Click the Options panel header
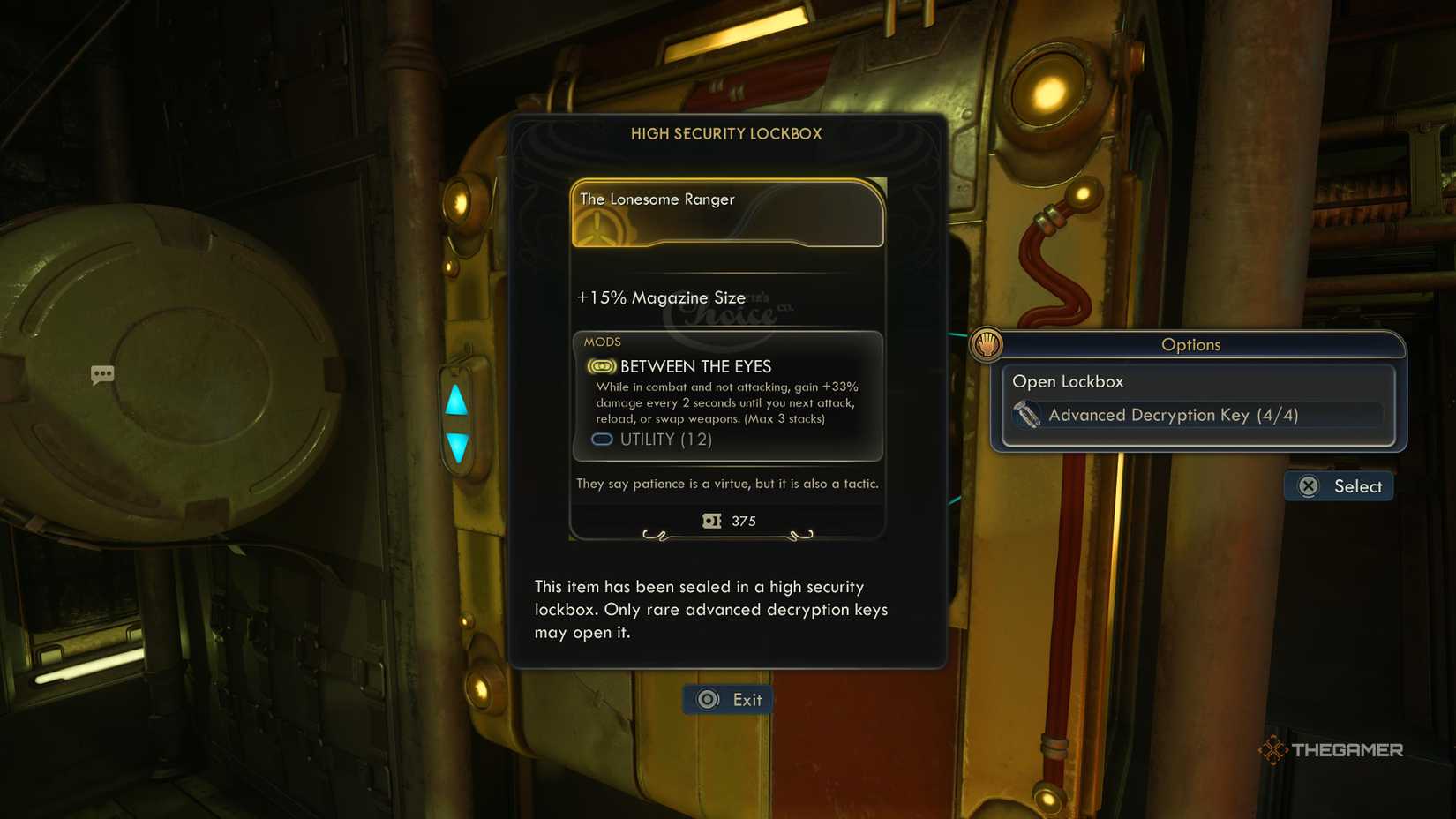This screenshot has height=819, width=1456. pyautogui.click(x=1191, y=345)
